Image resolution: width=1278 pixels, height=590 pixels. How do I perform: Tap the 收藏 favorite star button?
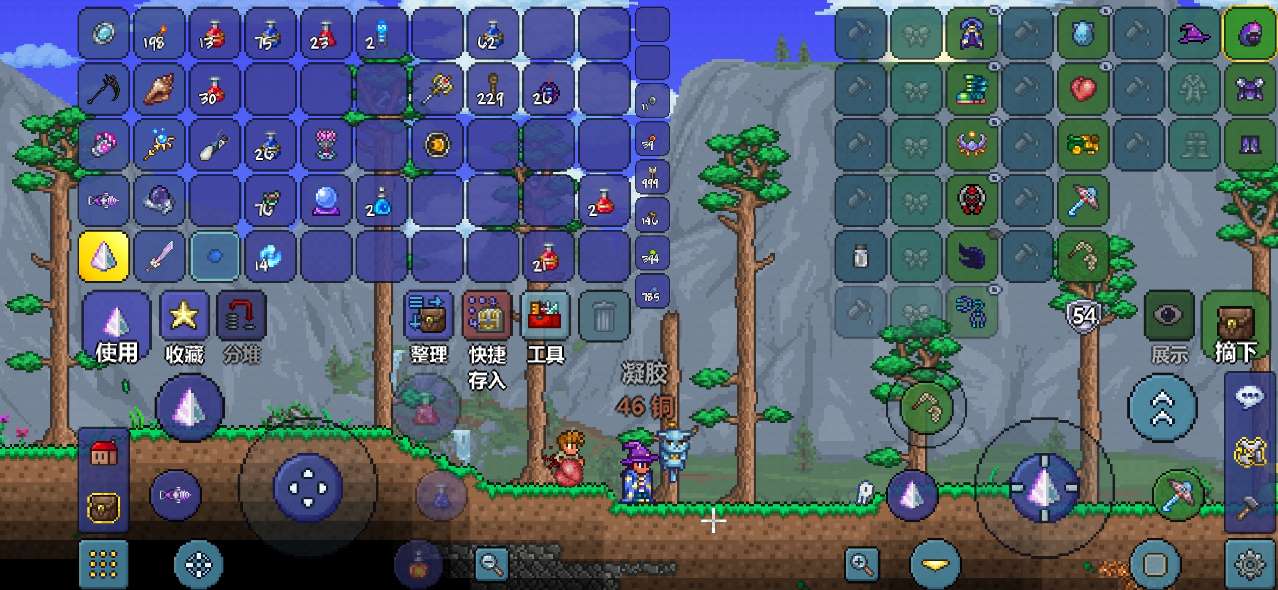coord(184,324)
